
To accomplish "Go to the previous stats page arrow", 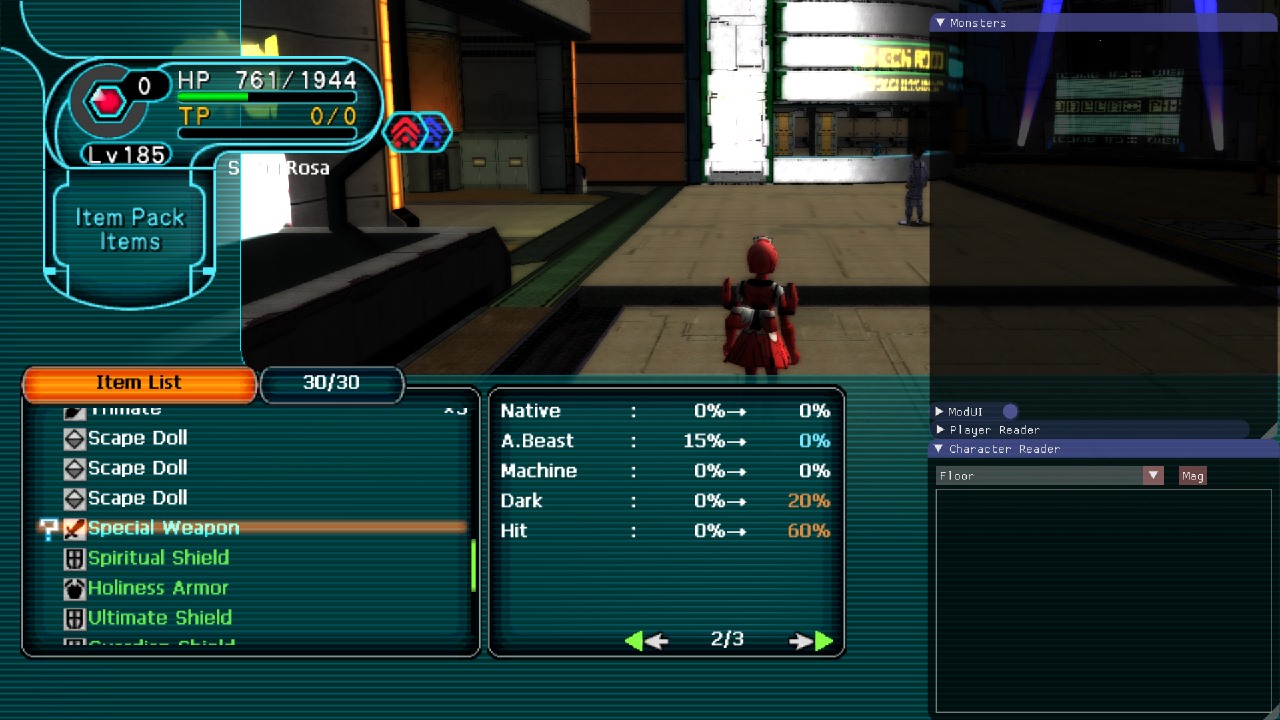I will pos(646,641).
